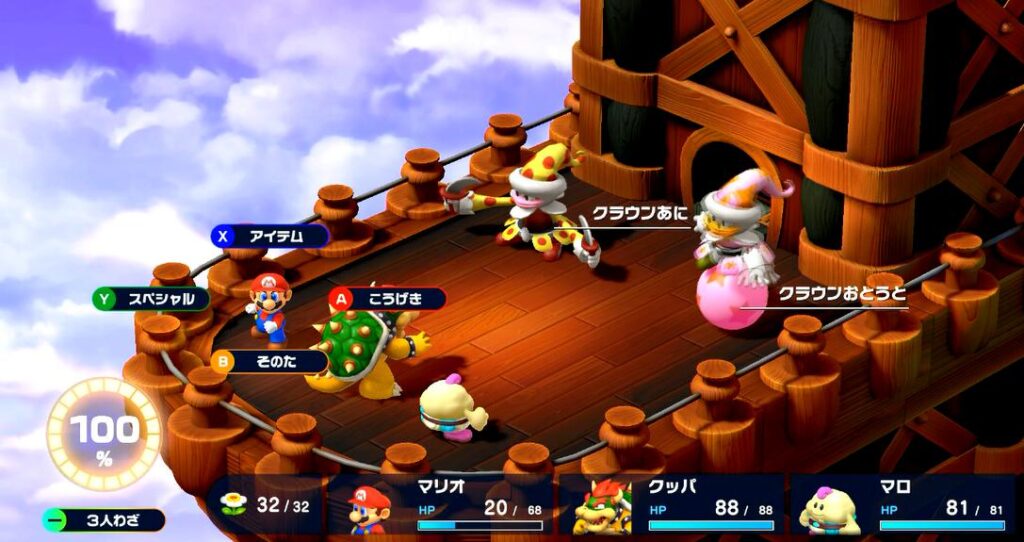Target the enemy label クラウンおとうと

click(842, 295)
